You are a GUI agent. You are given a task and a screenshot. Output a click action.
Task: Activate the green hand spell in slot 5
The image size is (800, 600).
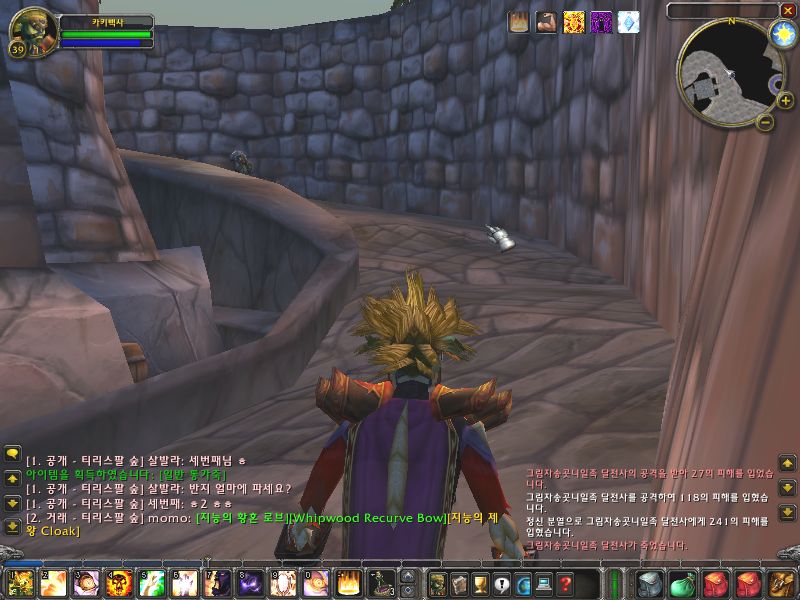coord(154,583)
